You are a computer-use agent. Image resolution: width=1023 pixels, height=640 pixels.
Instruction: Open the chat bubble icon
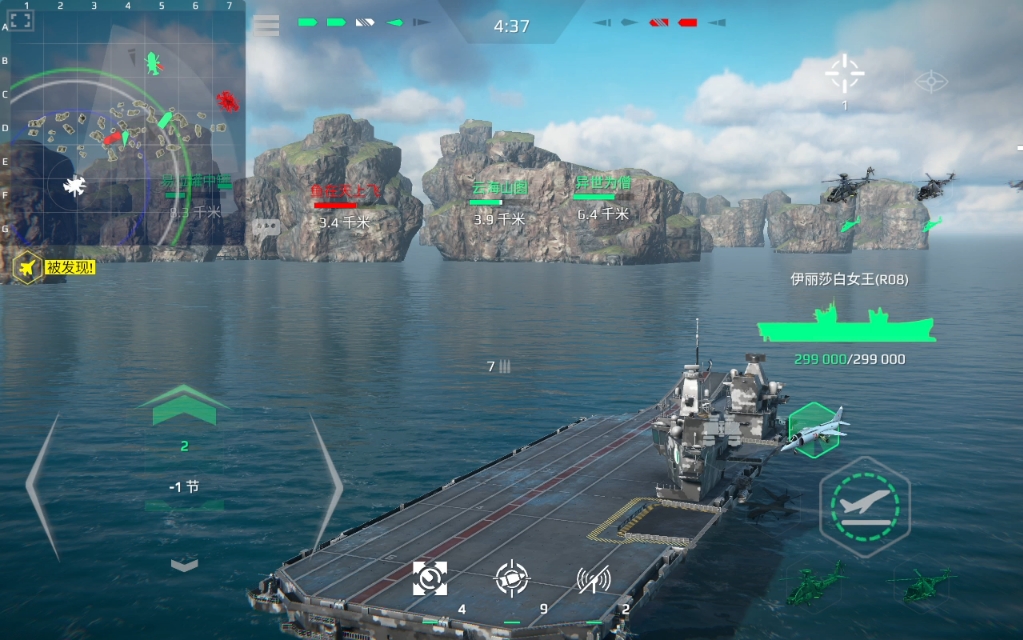[265, 227]
